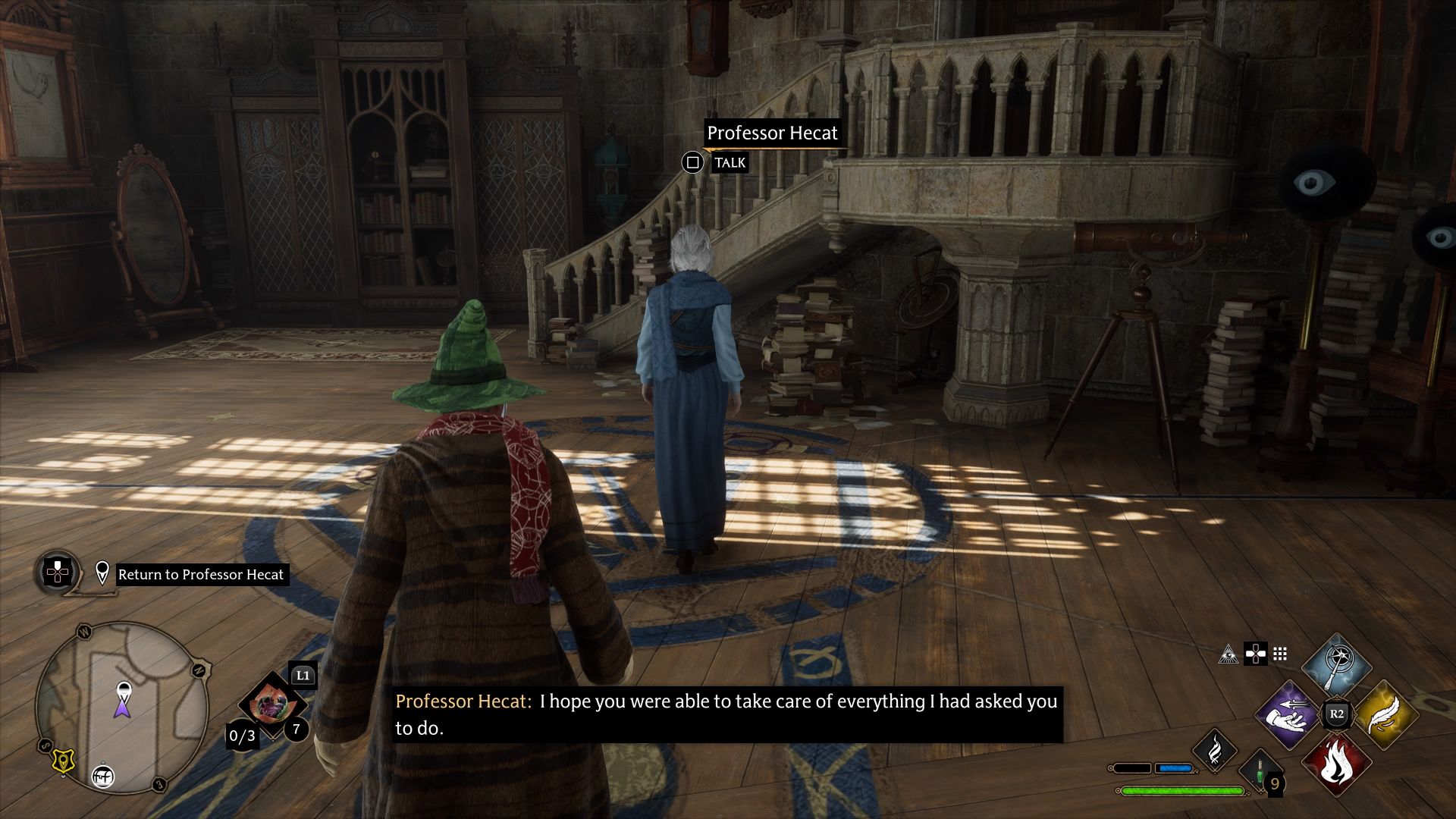
Task: Select the blue wand spell in the diamond wheel
Action: pos(1337,667)
